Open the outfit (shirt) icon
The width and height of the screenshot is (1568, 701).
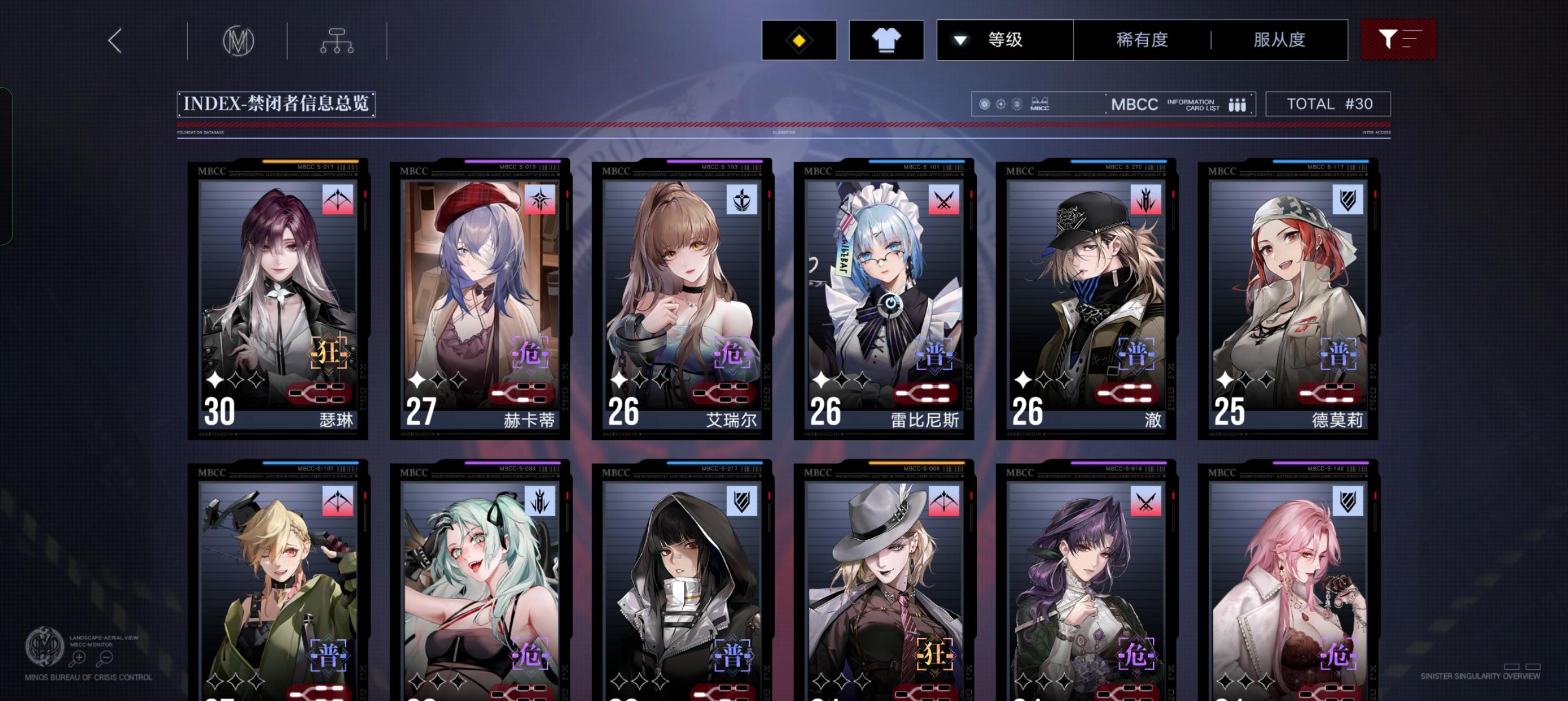[886, 39]
